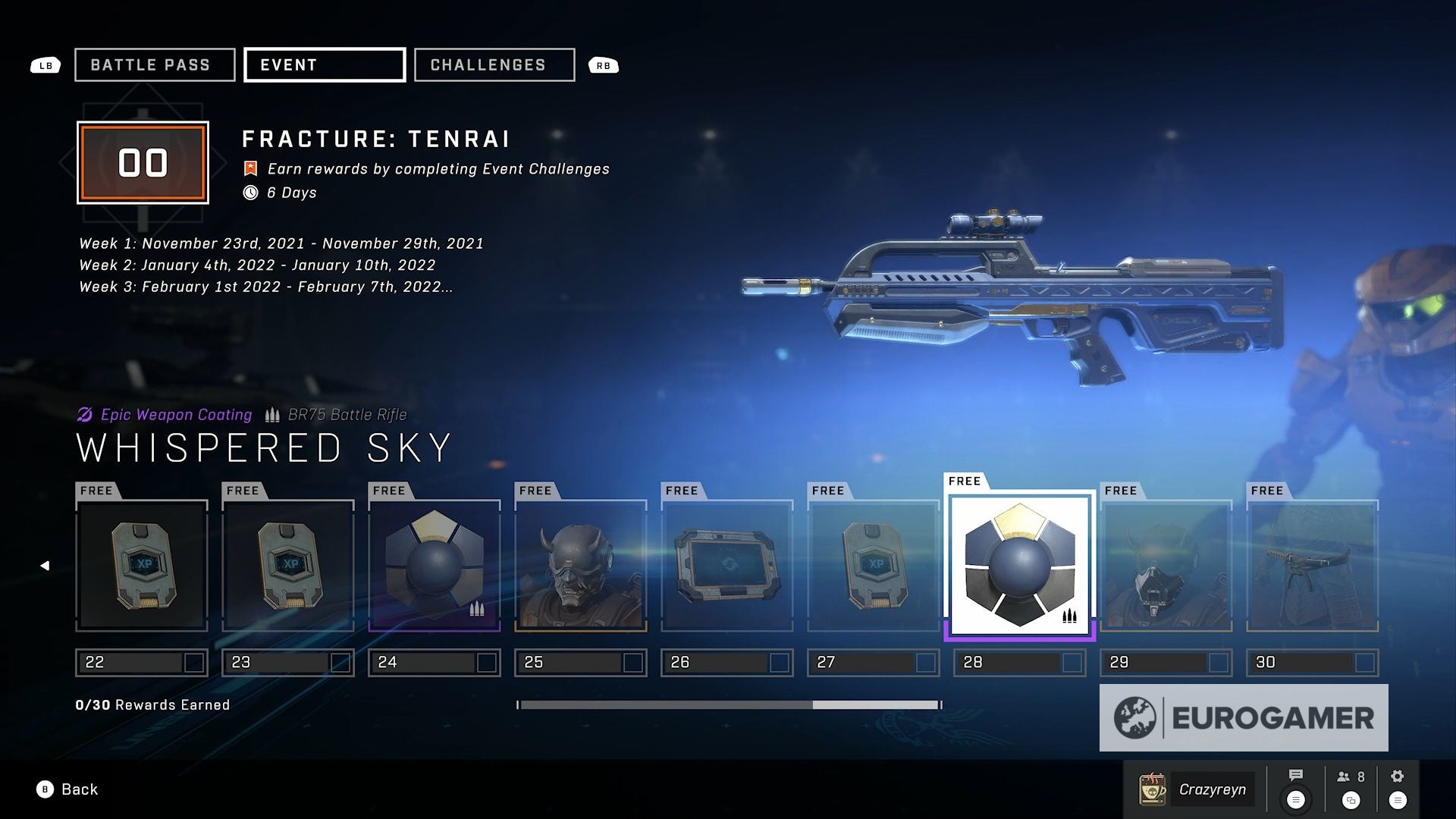Open the Event tab
Image resolution: width=1456 pixels, height=819 pixels.
pyautogui.click(x=325, y=65)
